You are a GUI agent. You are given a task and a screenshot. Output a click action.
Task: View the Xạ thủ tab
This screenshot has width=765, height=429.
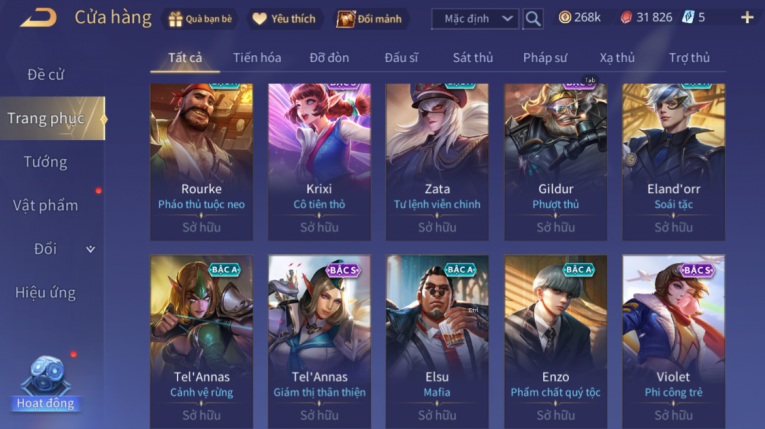pos(617,58)
